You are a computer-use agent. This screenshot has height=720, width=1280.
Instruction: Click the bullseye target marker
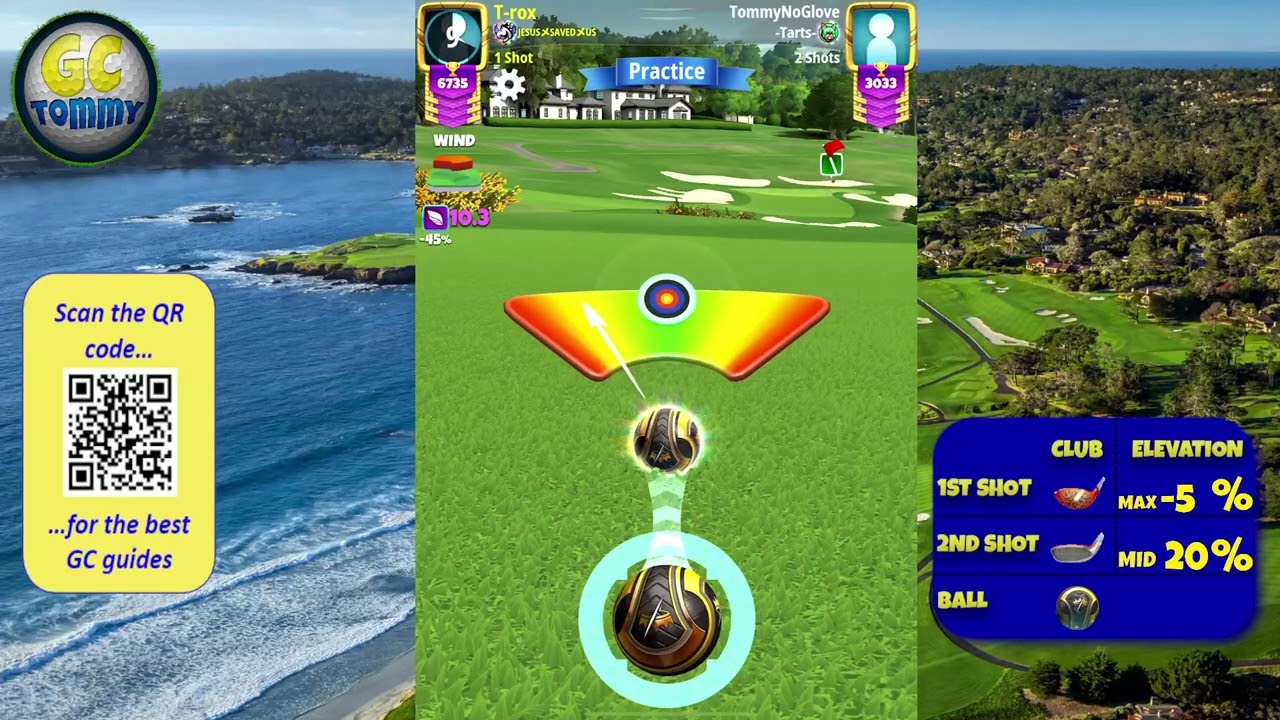666,298
